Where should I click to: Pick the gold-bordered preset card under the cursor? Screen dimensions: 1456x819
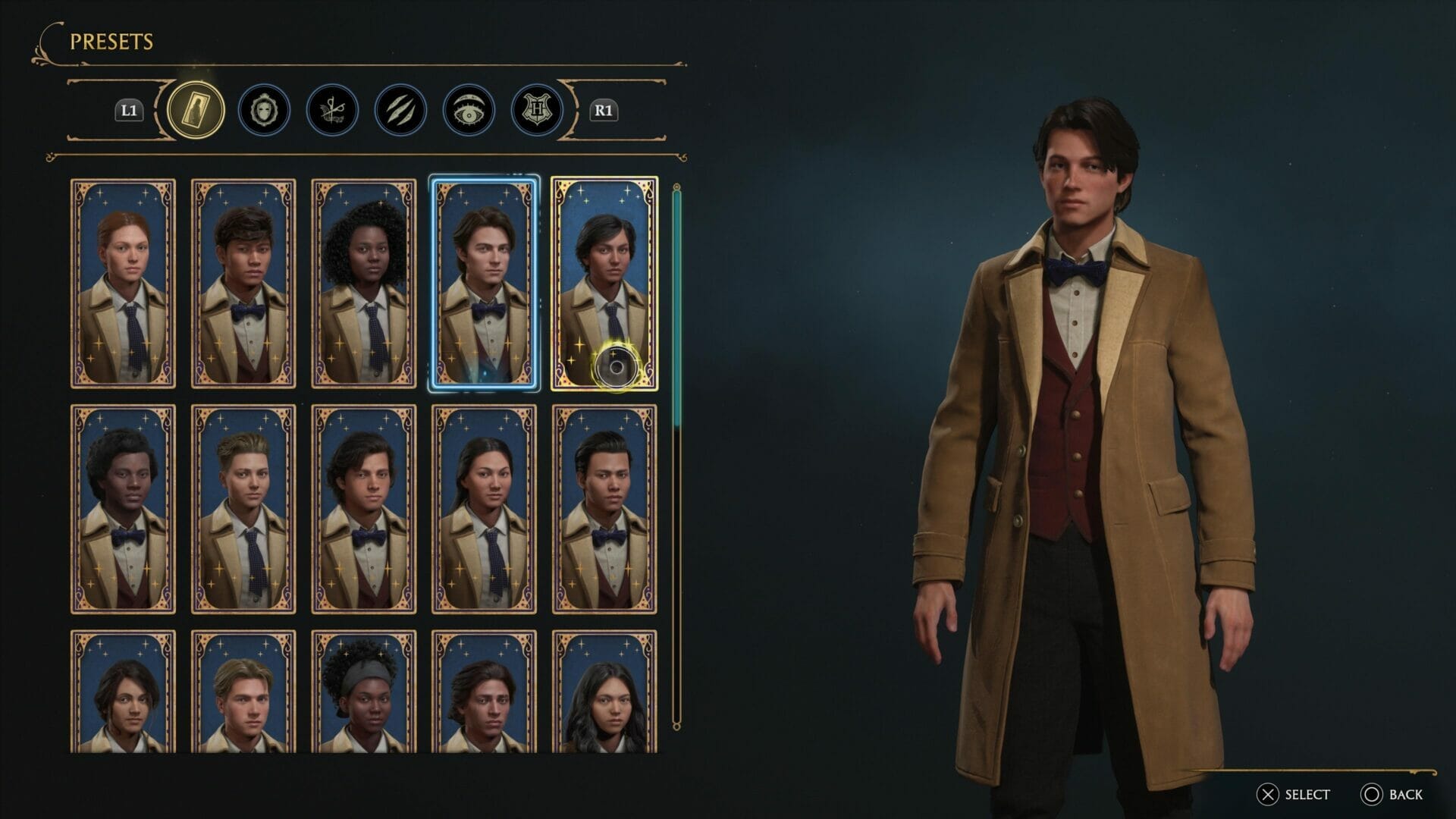(604, 284)
